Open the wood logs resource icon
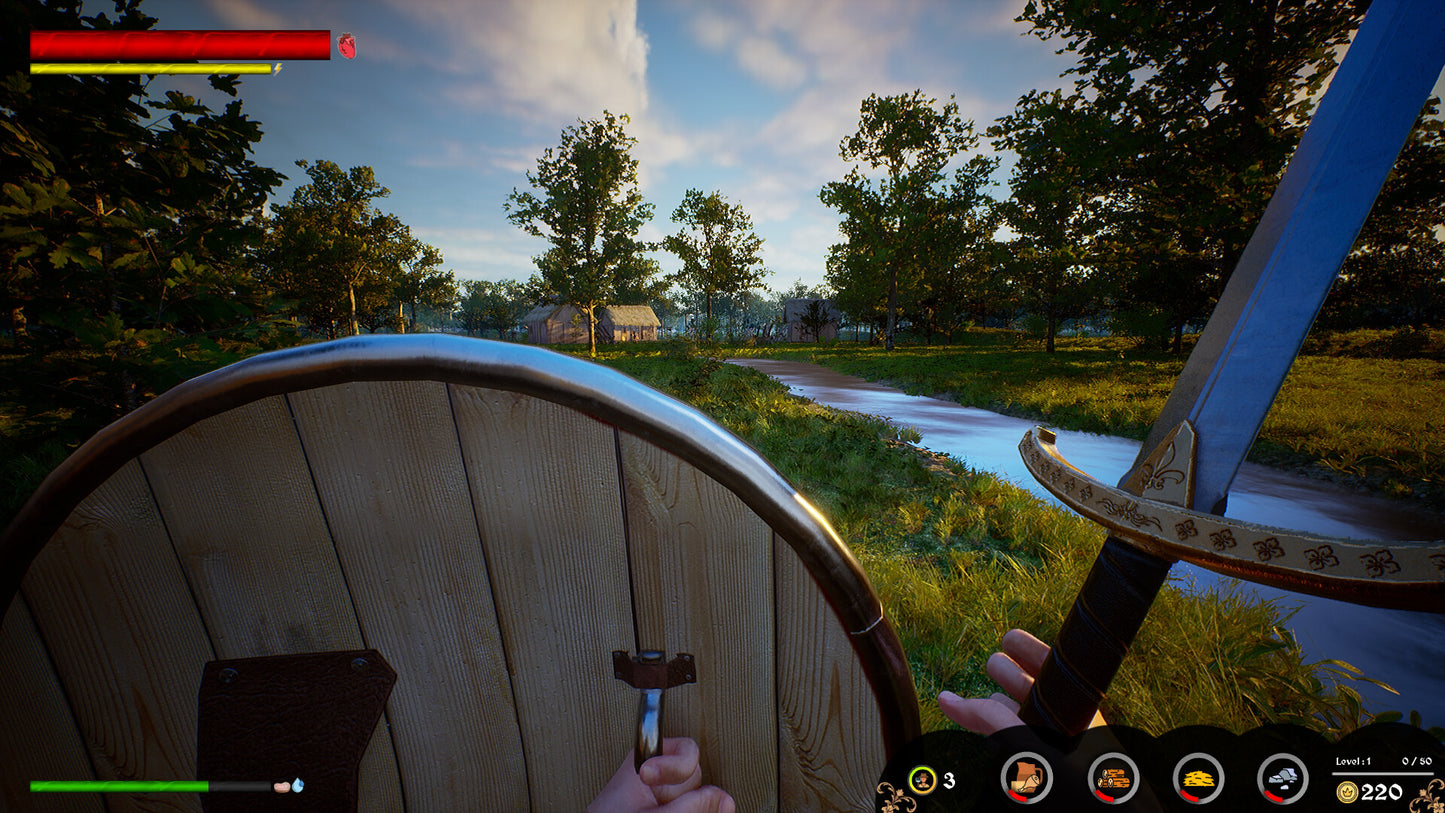The image size is (1445, 813). coord(1112,777)
